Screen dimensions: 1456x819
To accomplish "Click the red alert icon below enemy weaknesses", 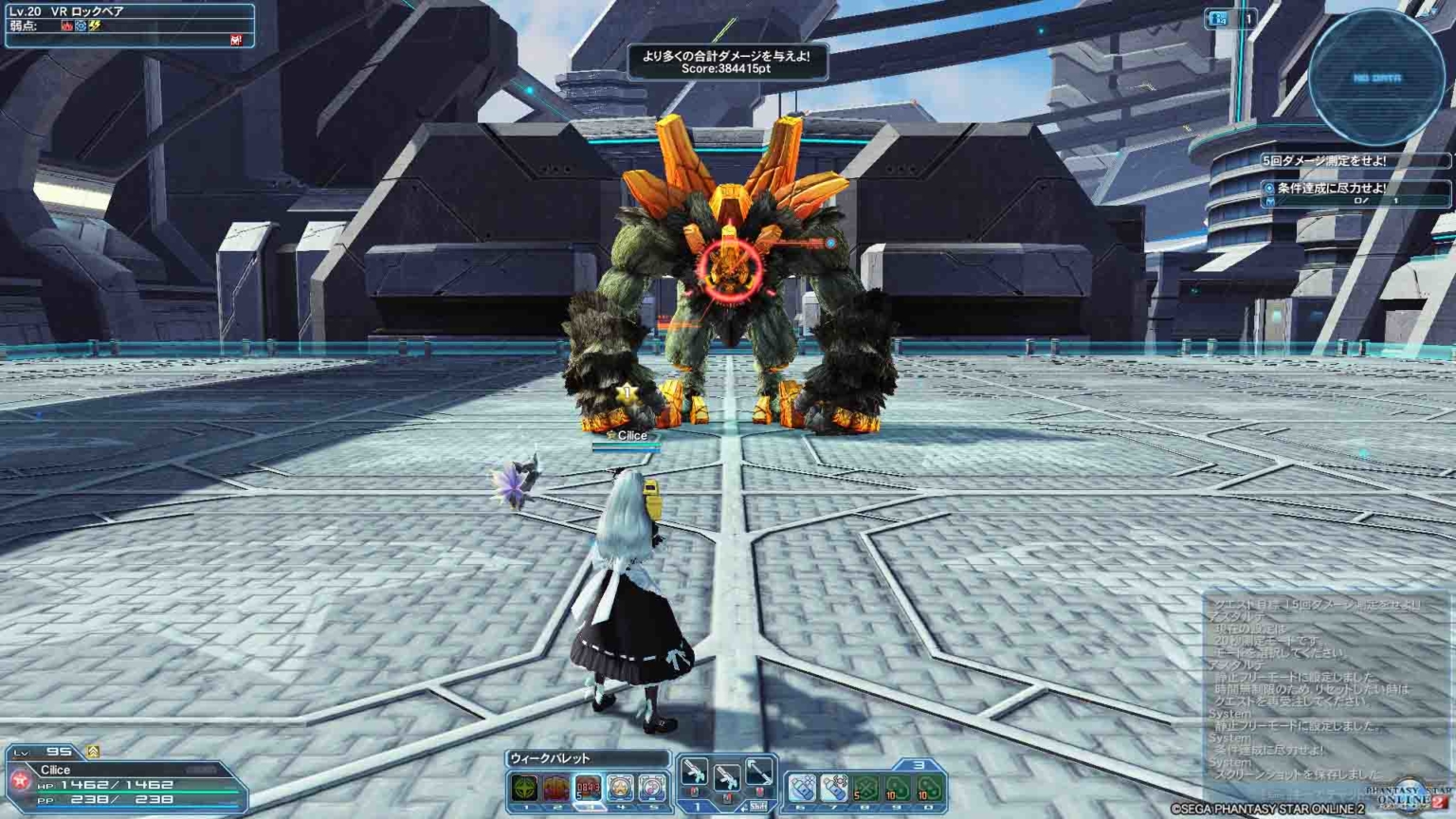I will coord(235,40).
